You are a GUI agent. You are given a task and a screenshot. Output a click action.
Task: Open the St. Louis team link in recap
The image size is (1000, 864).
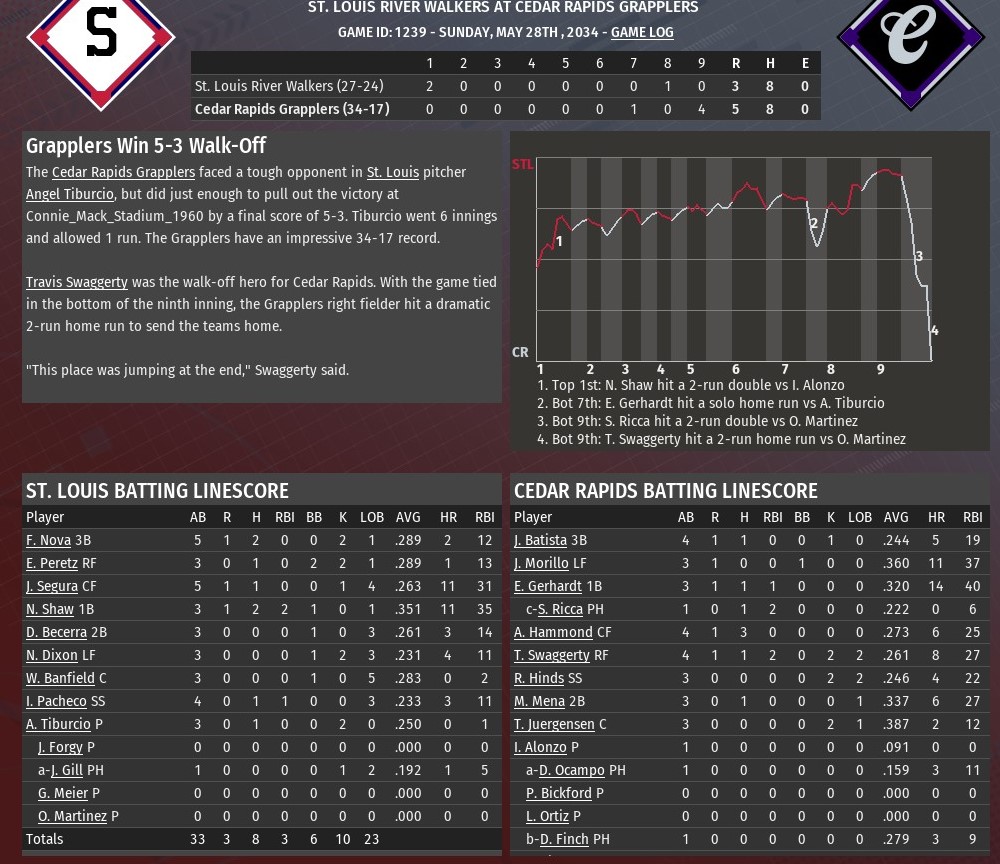[x=392, y=172]
